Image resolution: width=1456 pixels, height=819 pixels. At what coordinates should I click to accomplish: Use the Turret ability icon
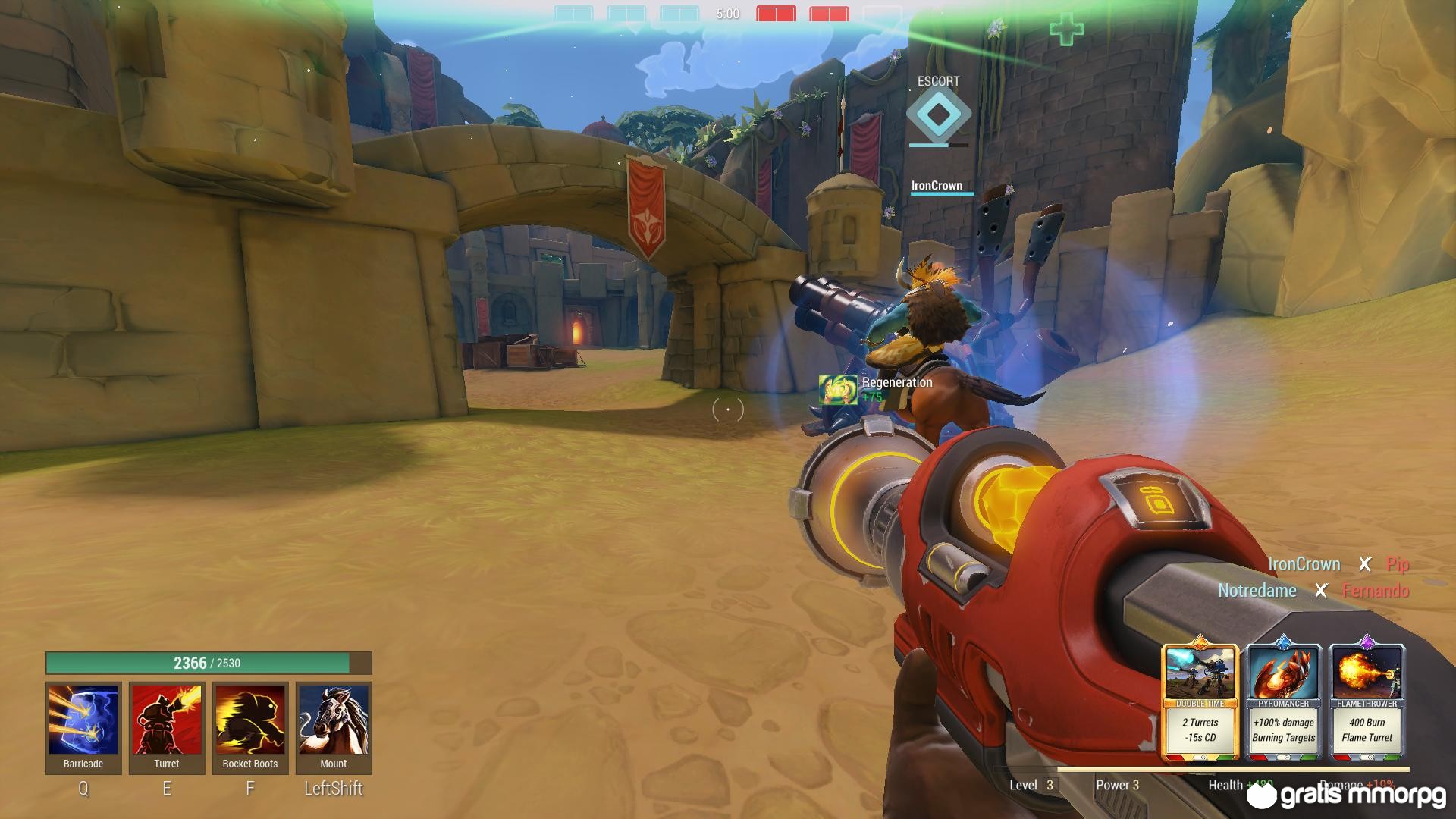[x=167, y=720]
